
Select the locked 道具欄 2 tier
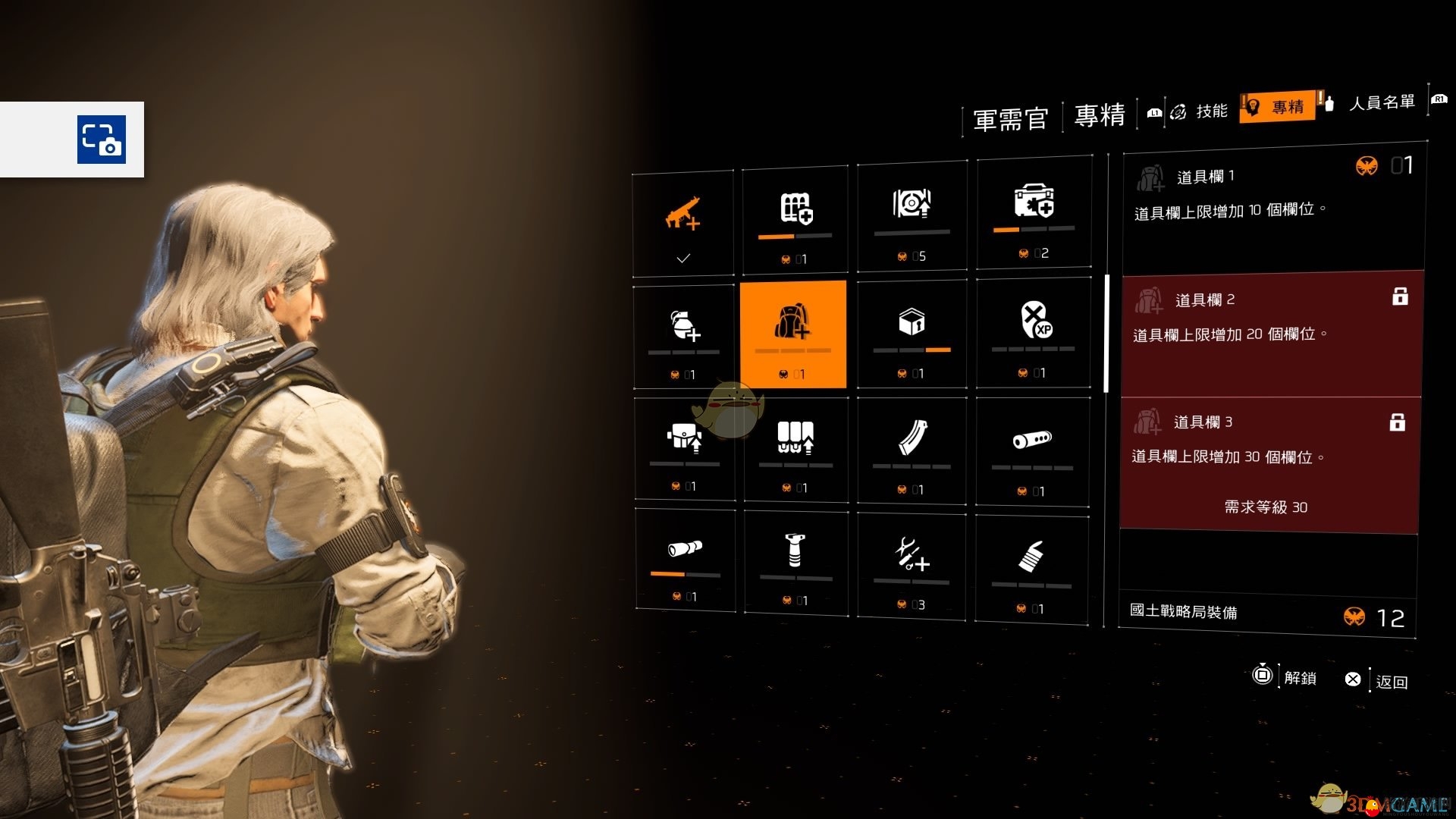pyautogui.click(x=1272, y=334)
